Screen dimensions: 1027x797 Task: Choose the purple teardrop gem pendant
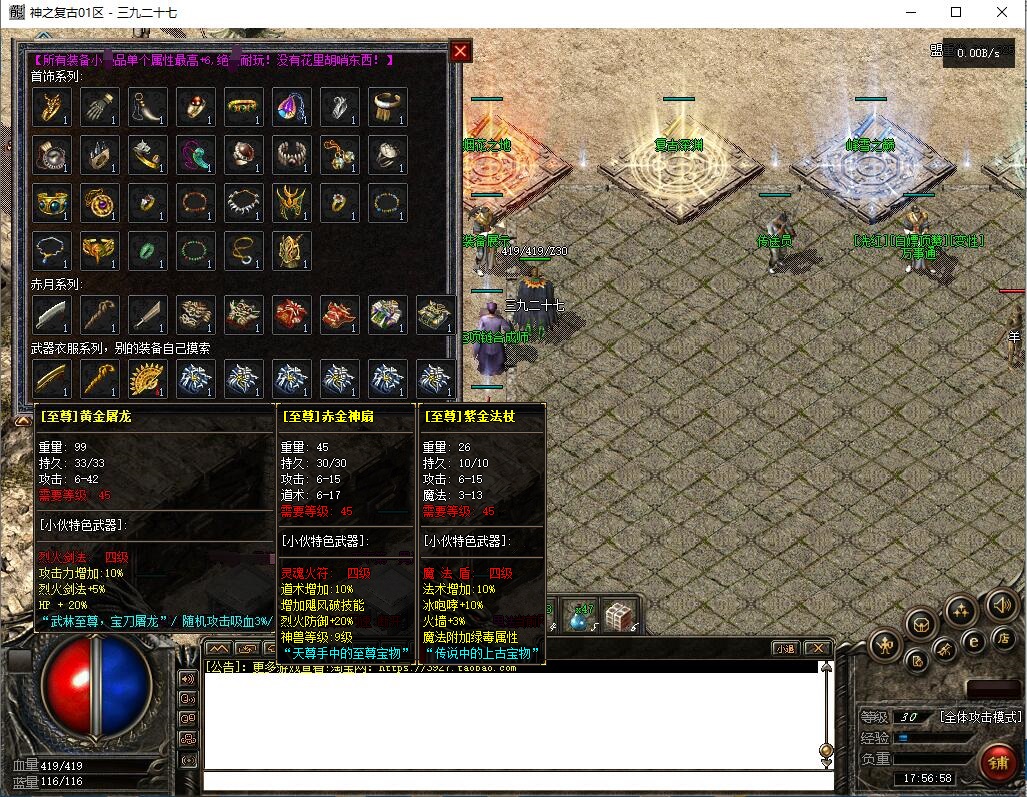tap(292, 107)
